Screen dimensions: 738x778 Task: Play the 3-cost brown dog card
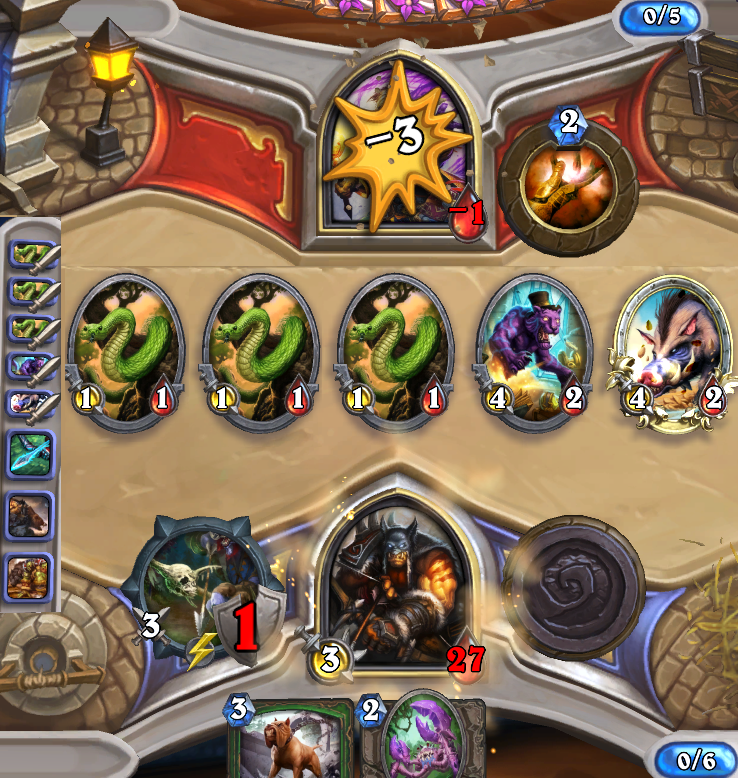(x=290, y=740)
